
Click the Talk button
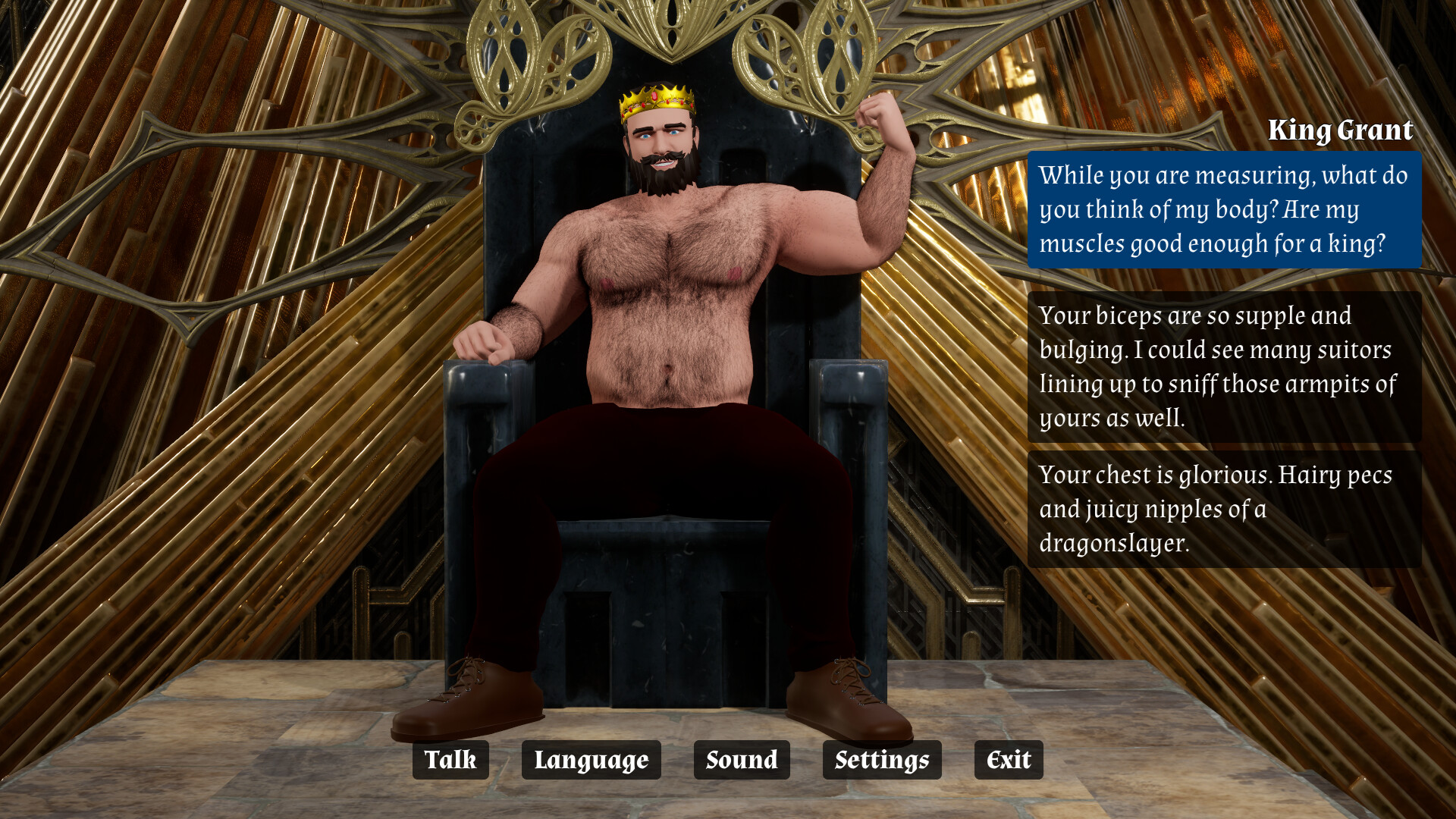pos(450,760)
